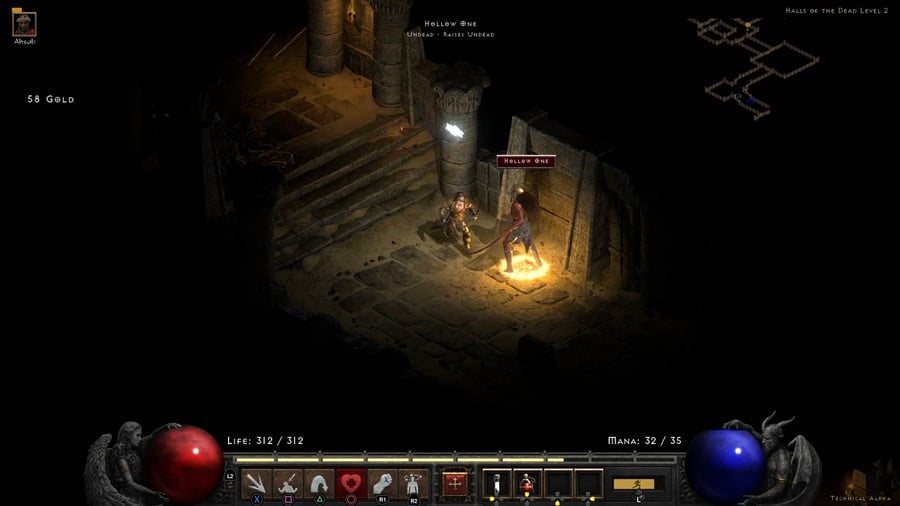Toggle the run/walk stamina button
900x506 pixels.
(x=638, y=484)
